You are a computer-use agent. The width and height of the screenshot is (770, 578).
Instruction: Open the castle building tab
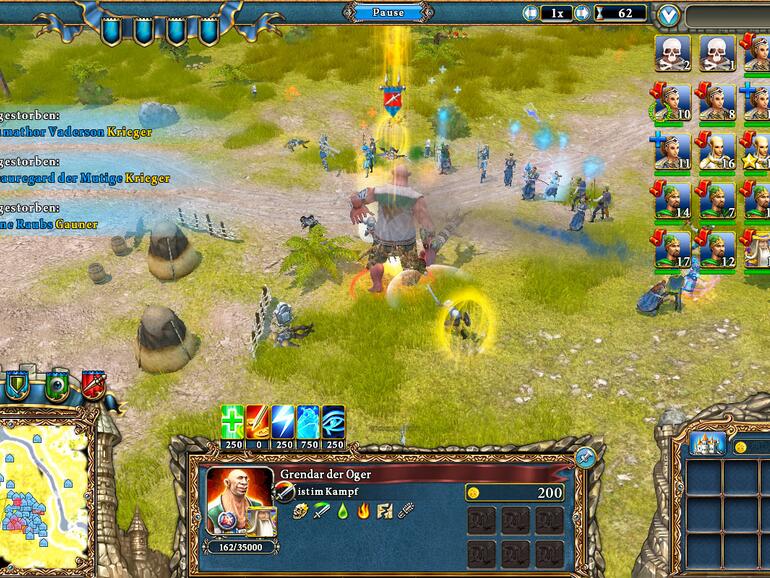pyautogui.click(x=707, y=444)
